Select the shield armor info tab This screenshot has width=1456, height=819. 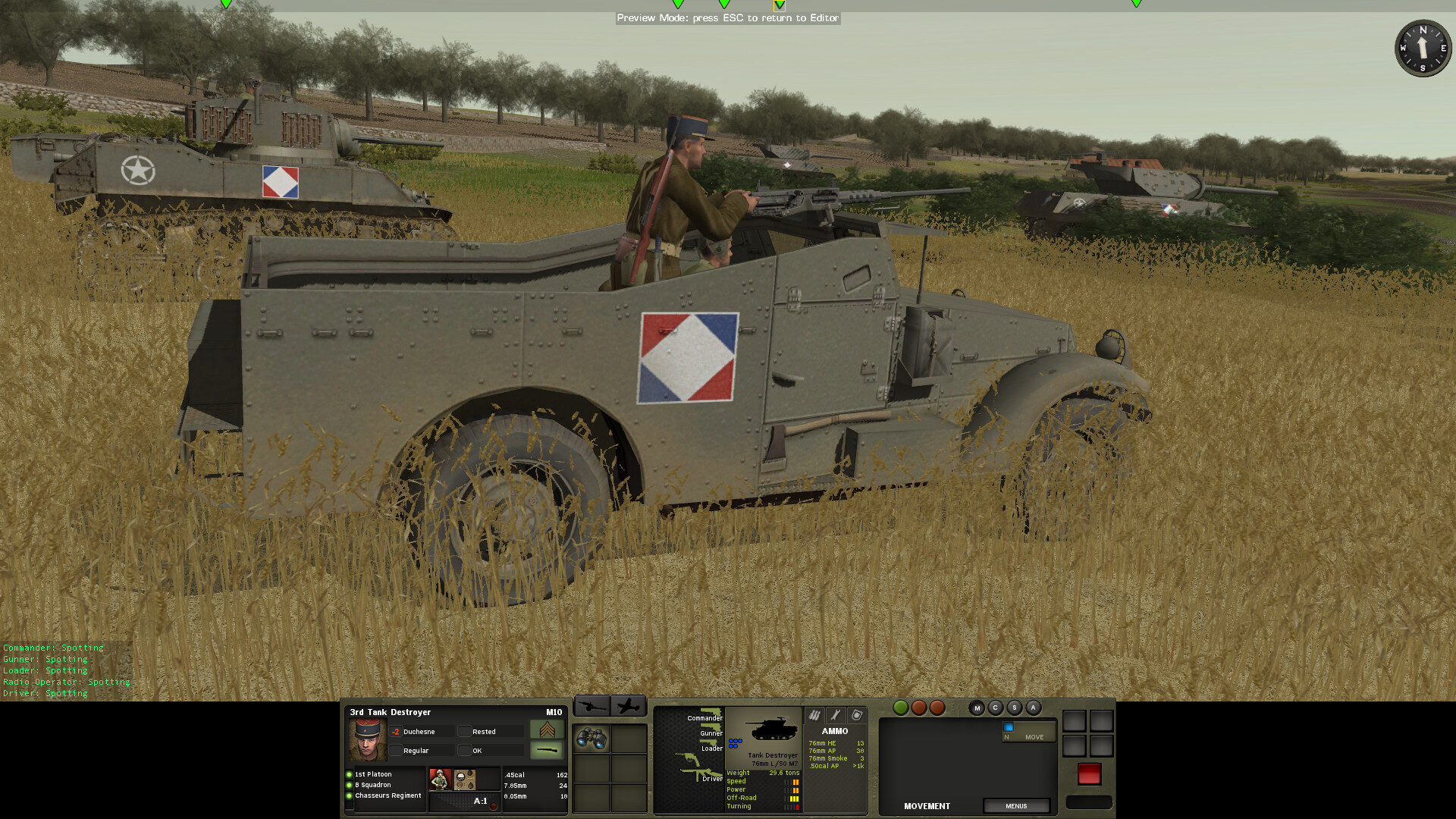(858, 715)
